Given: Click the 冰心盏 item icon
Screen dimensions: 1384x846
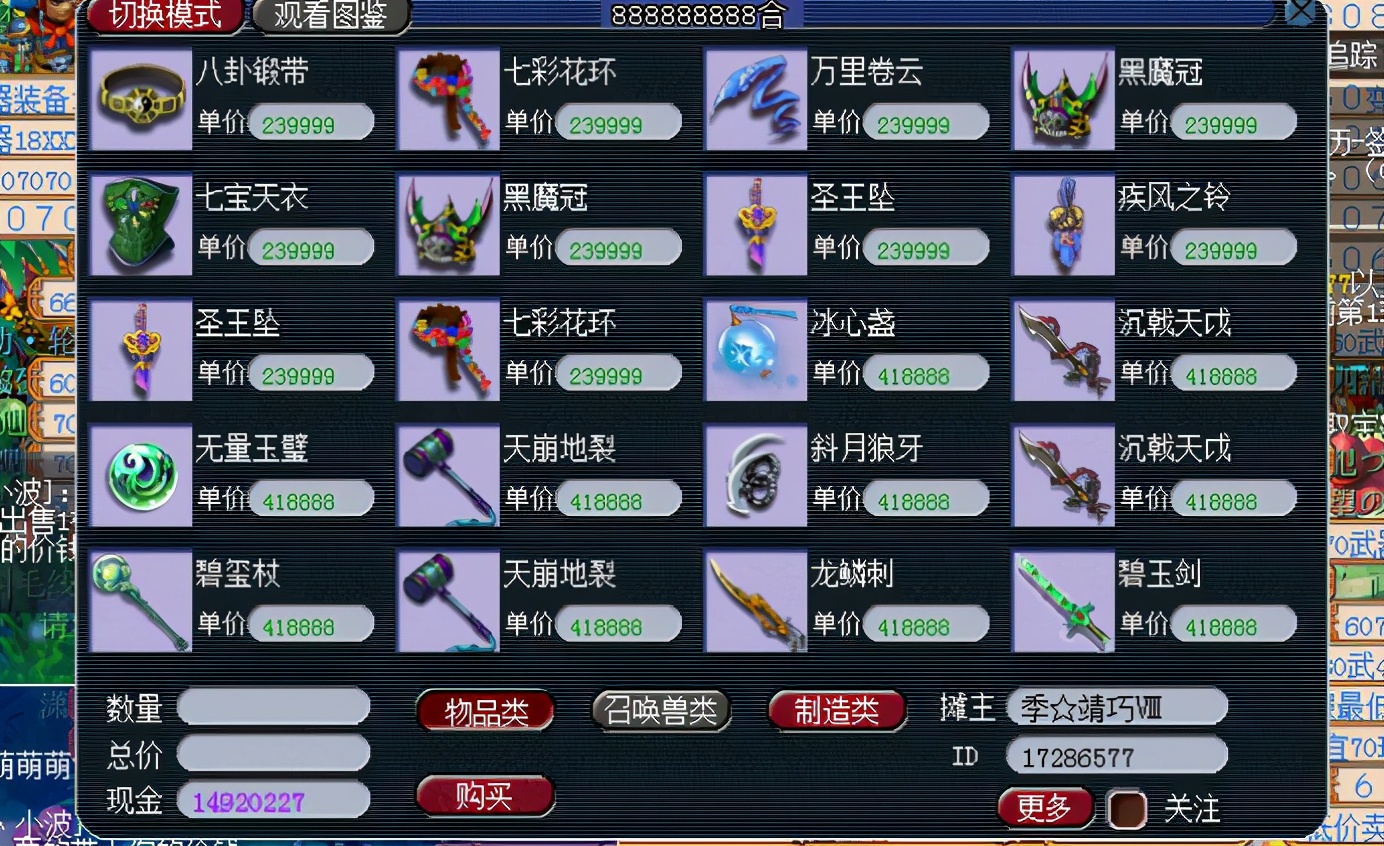Looking at the screenshot, I should 755,350.
